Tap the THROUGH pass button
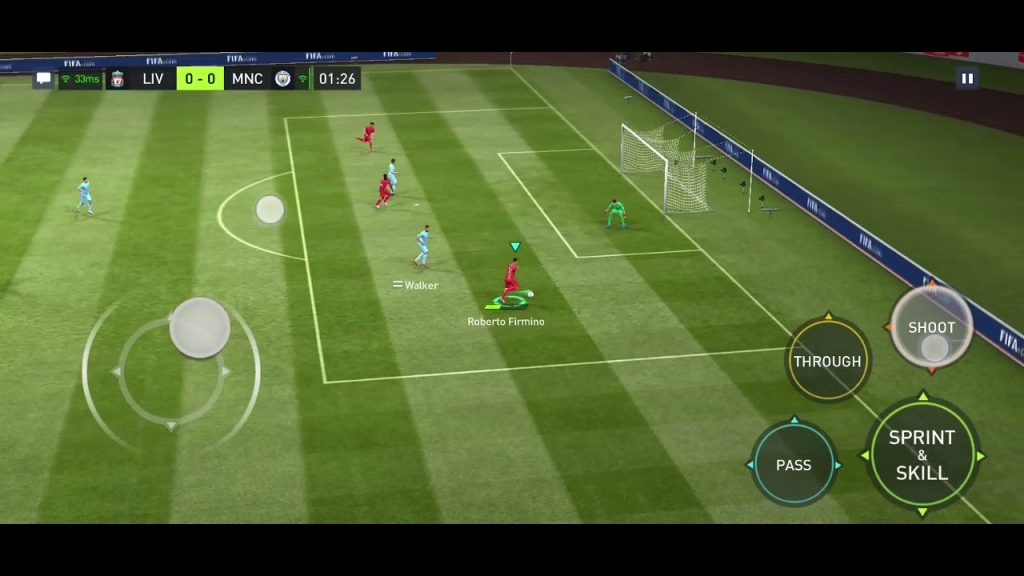The height and width of the screenshot is (576, 1024). click(x=827, y=361)
